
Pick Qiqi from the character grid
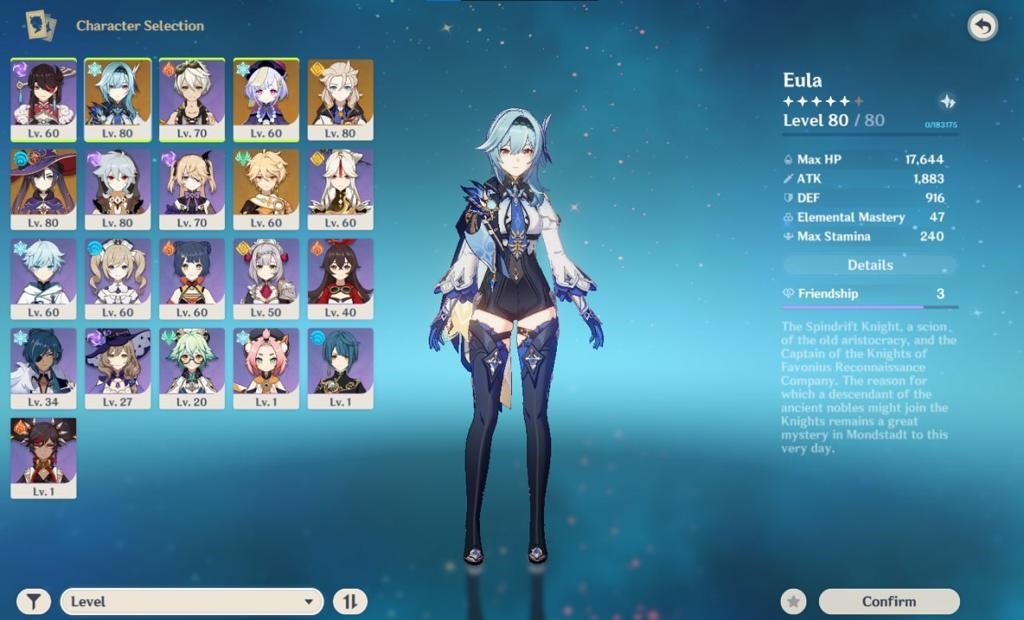click(x=266, y=98)
